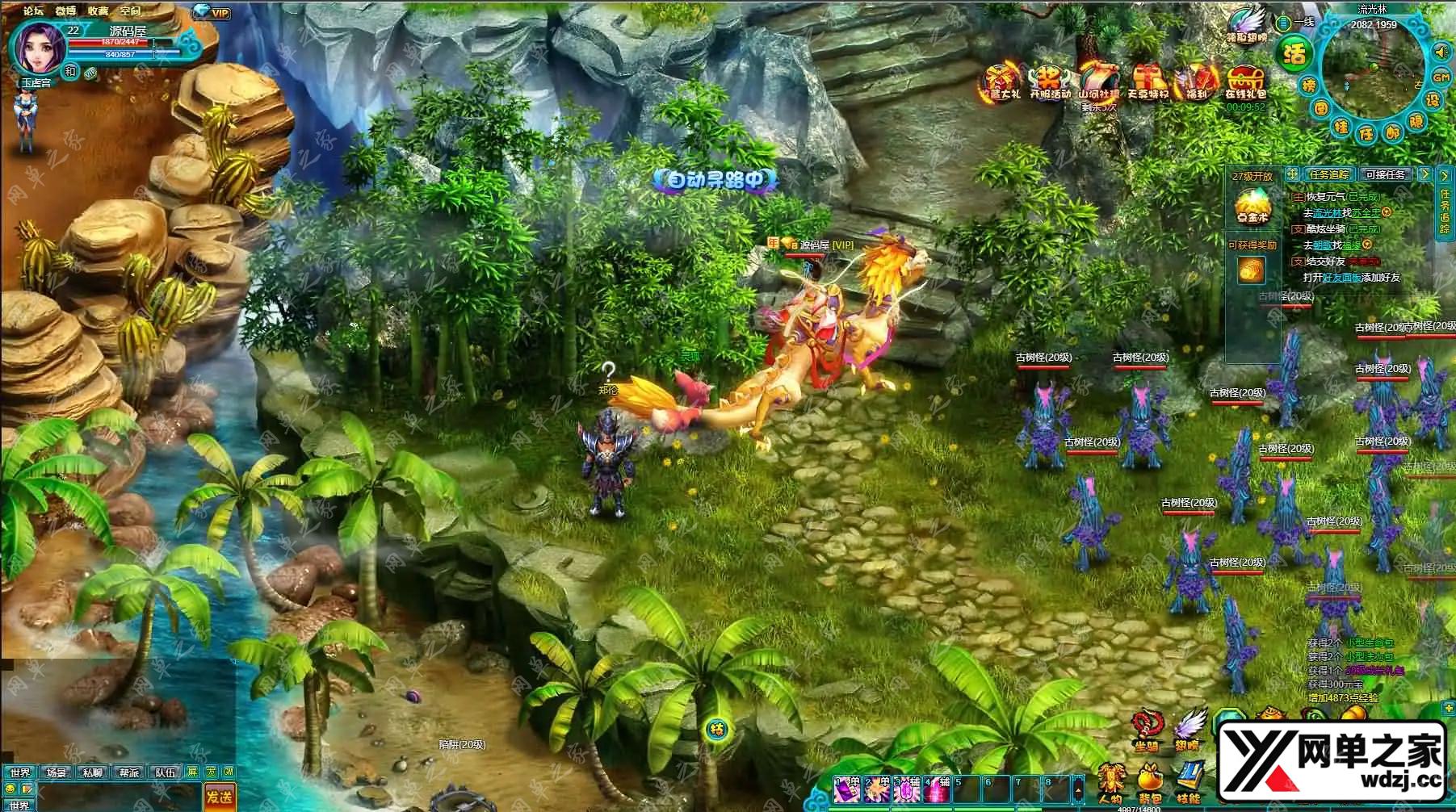Screen dimensions: 1456x812
Task: Open the GM button beside the minimap
Action: [x=1441, y=77]
